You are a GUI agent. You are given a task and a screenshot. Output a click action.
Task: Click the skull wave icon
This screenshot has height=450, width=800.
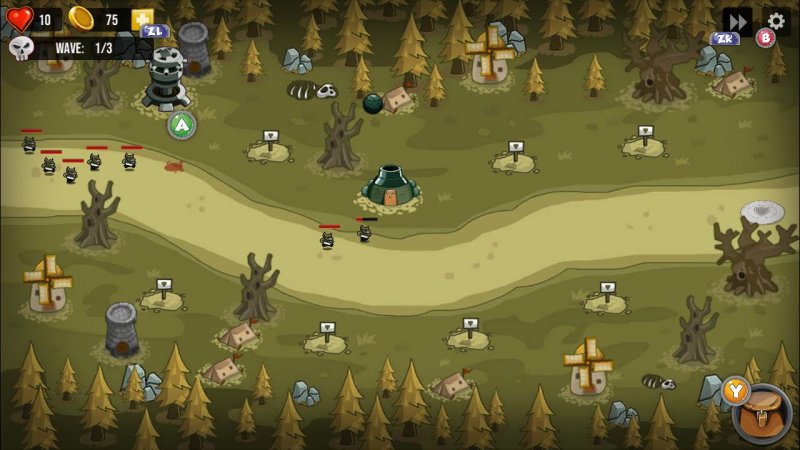[21, 47]
